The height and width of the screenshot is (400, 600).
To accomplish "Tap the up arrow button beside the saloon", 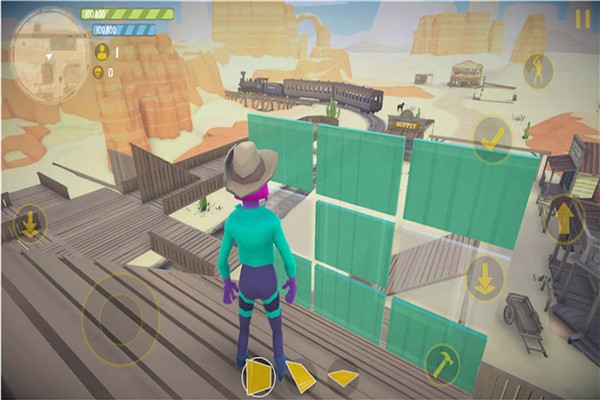I will (x=565, y=217).
